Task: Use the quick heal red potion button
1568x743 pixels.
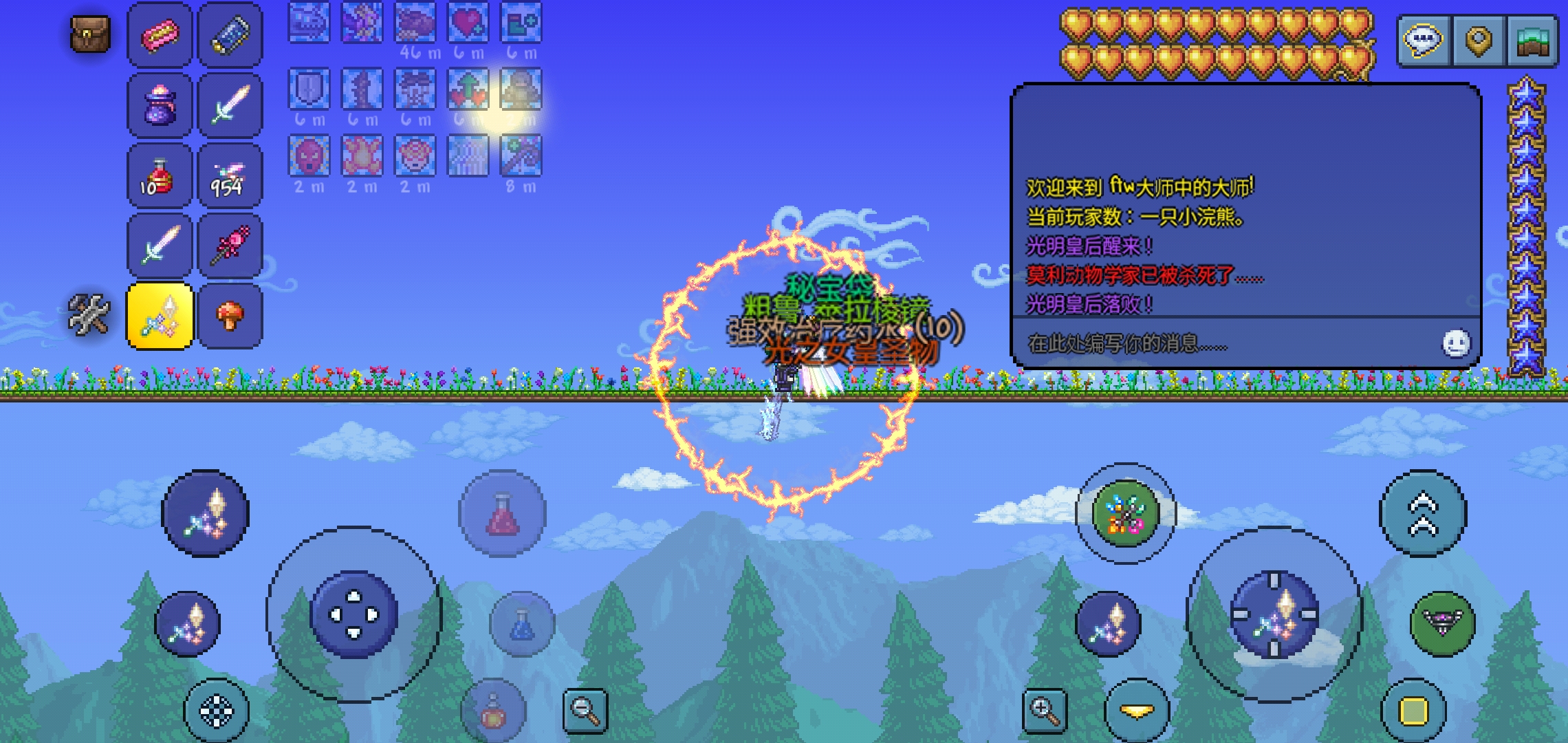Action: pyautogui.click(x=503, y=514)
